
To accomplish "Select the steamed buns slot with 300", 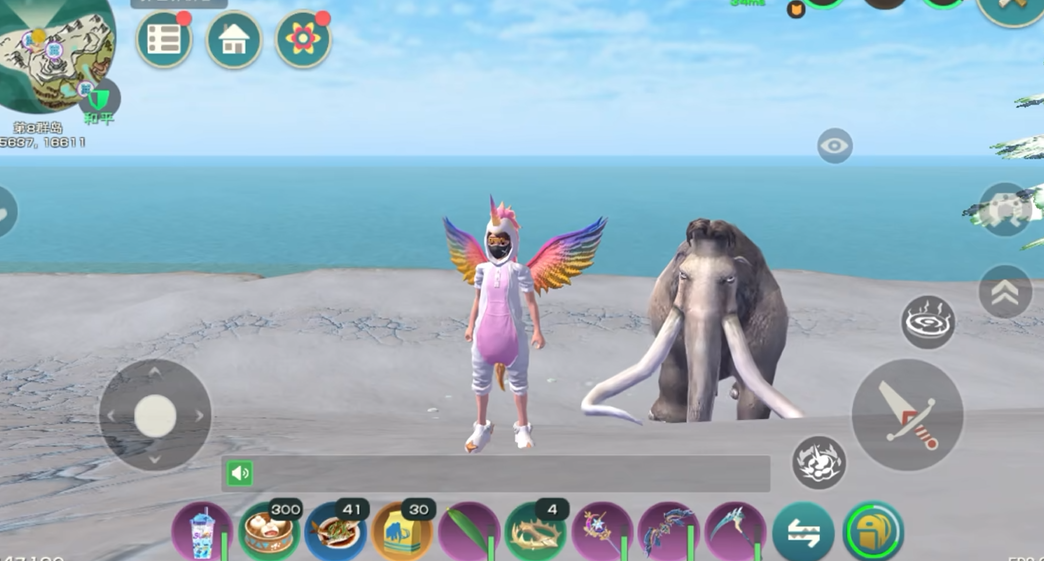I will point(269,531).
